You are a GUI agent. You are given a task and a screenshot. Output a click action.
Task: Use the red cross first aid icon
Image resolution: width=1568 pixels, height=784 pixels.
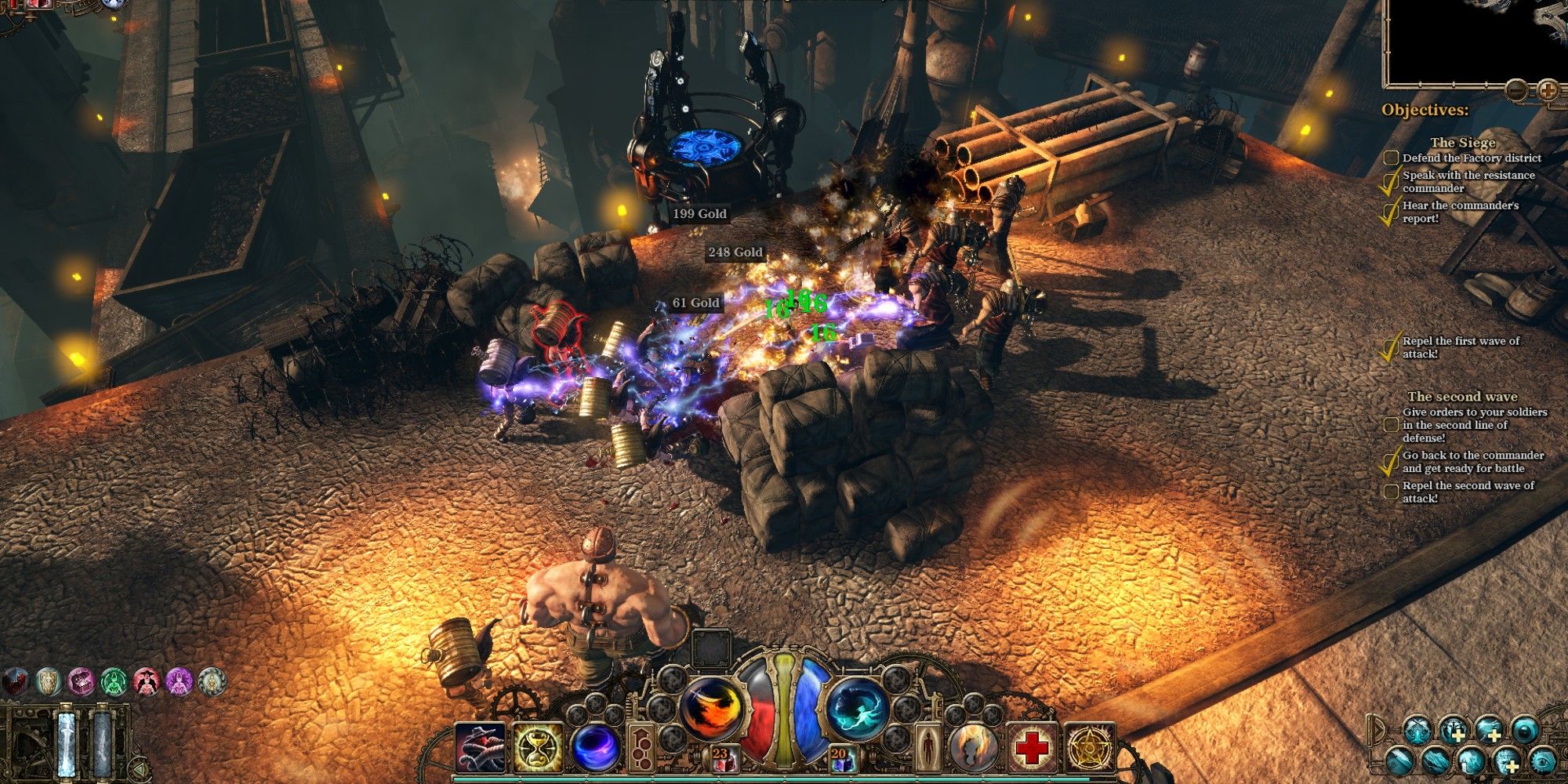(1032, 747)
